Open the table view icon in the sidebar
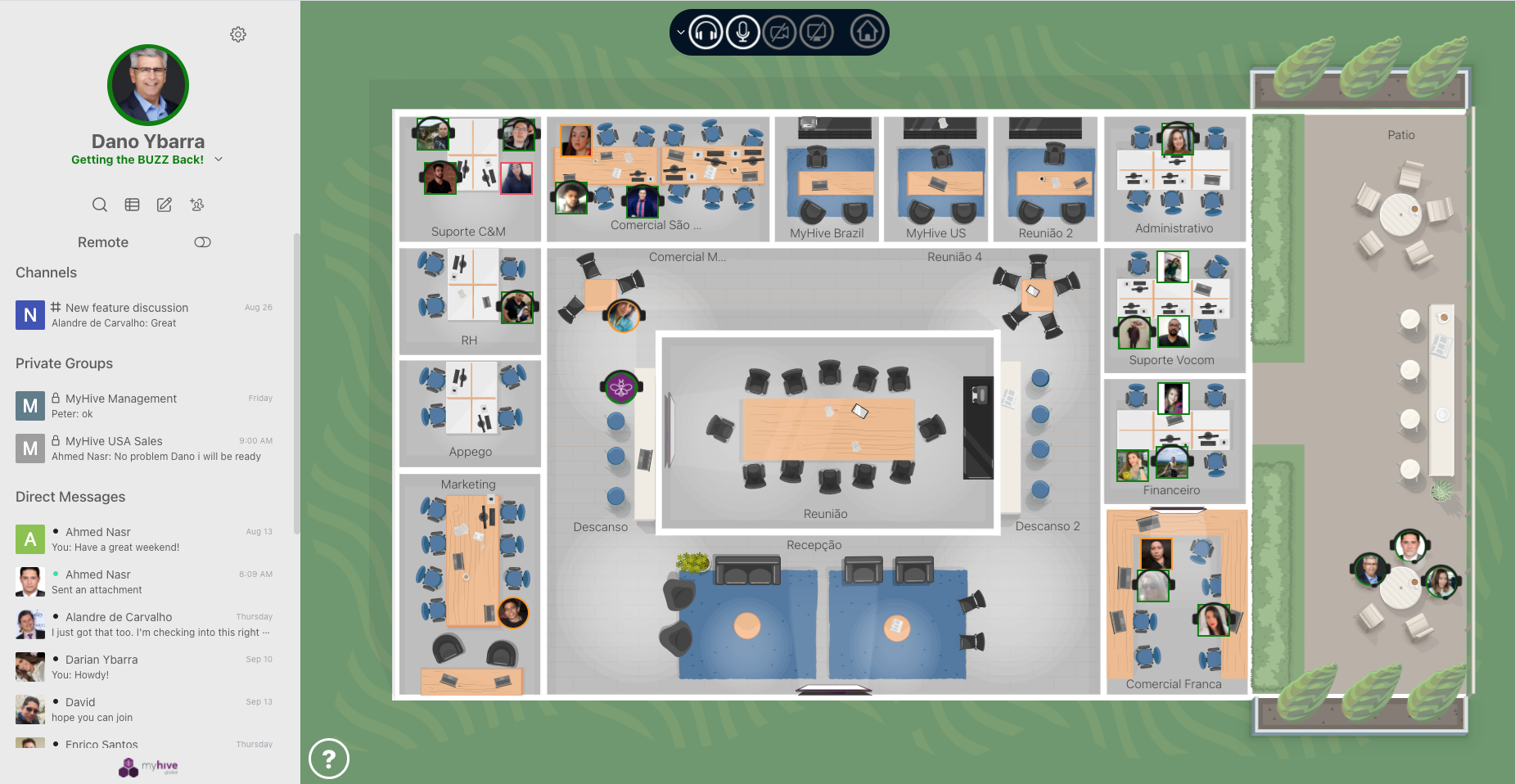The image size is (1515, 784). pos(132,205)
